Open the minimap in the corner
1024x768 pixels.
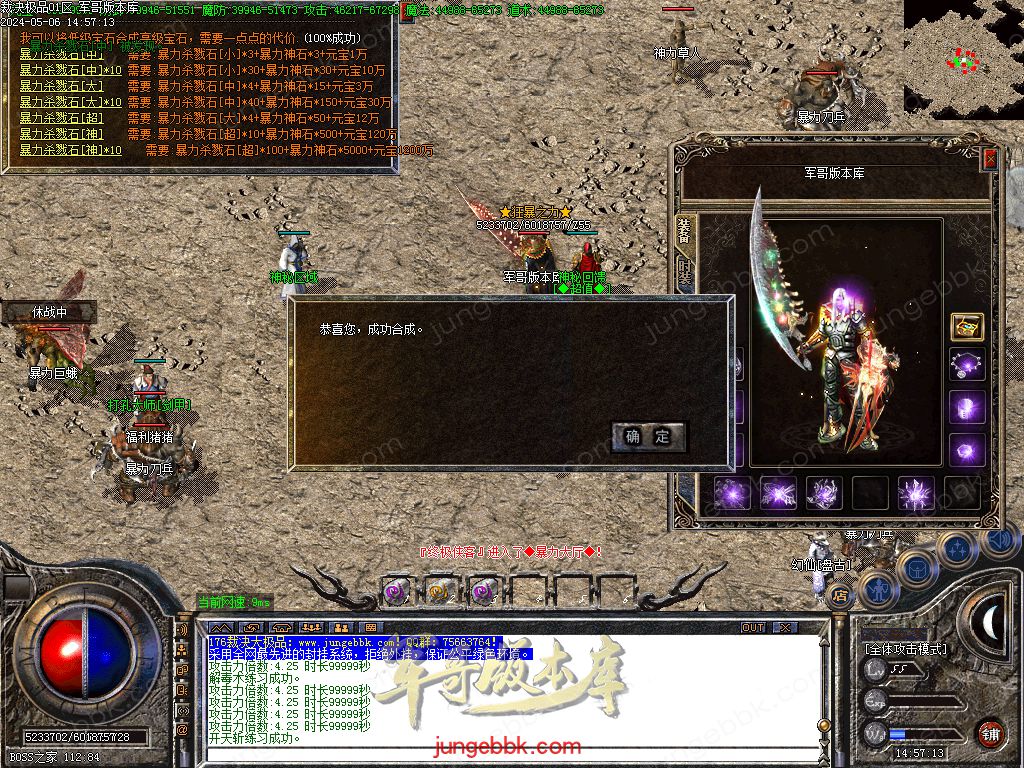point(963,60)
